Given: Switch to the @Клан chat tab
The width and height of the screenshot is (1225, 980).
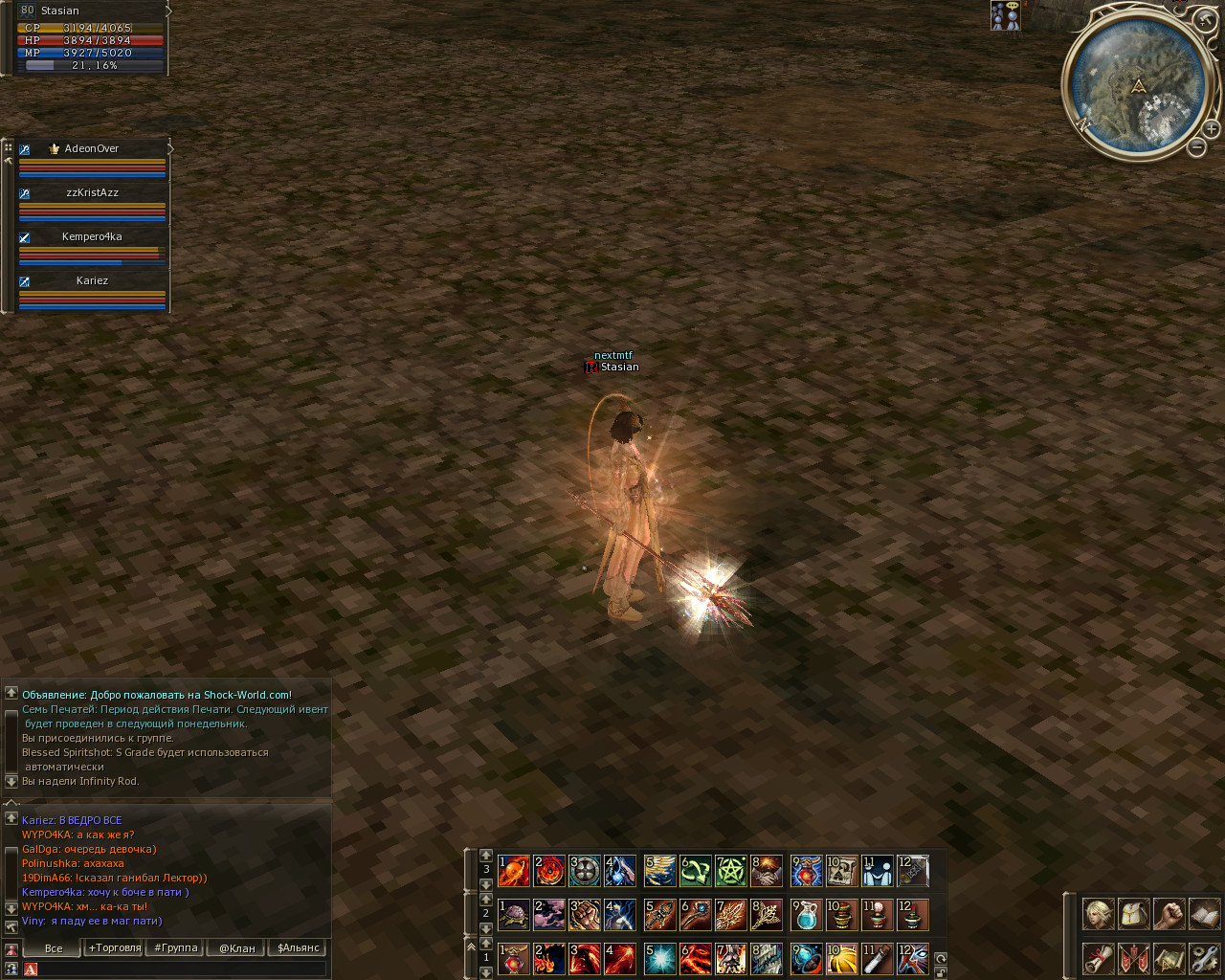Looking at the screenshot, I should click(236, 948).
